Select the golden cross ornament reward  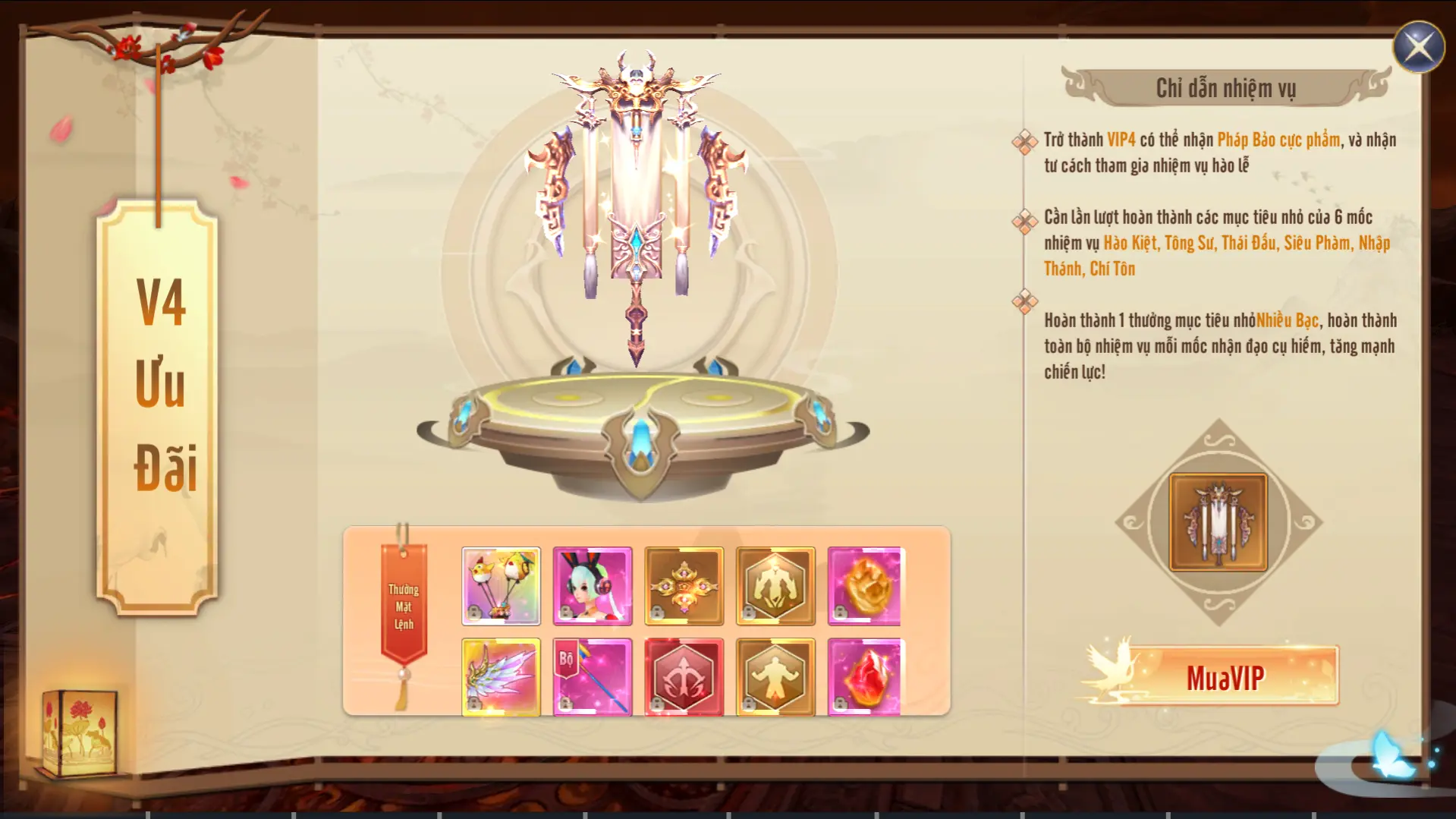tap(684, 586)
